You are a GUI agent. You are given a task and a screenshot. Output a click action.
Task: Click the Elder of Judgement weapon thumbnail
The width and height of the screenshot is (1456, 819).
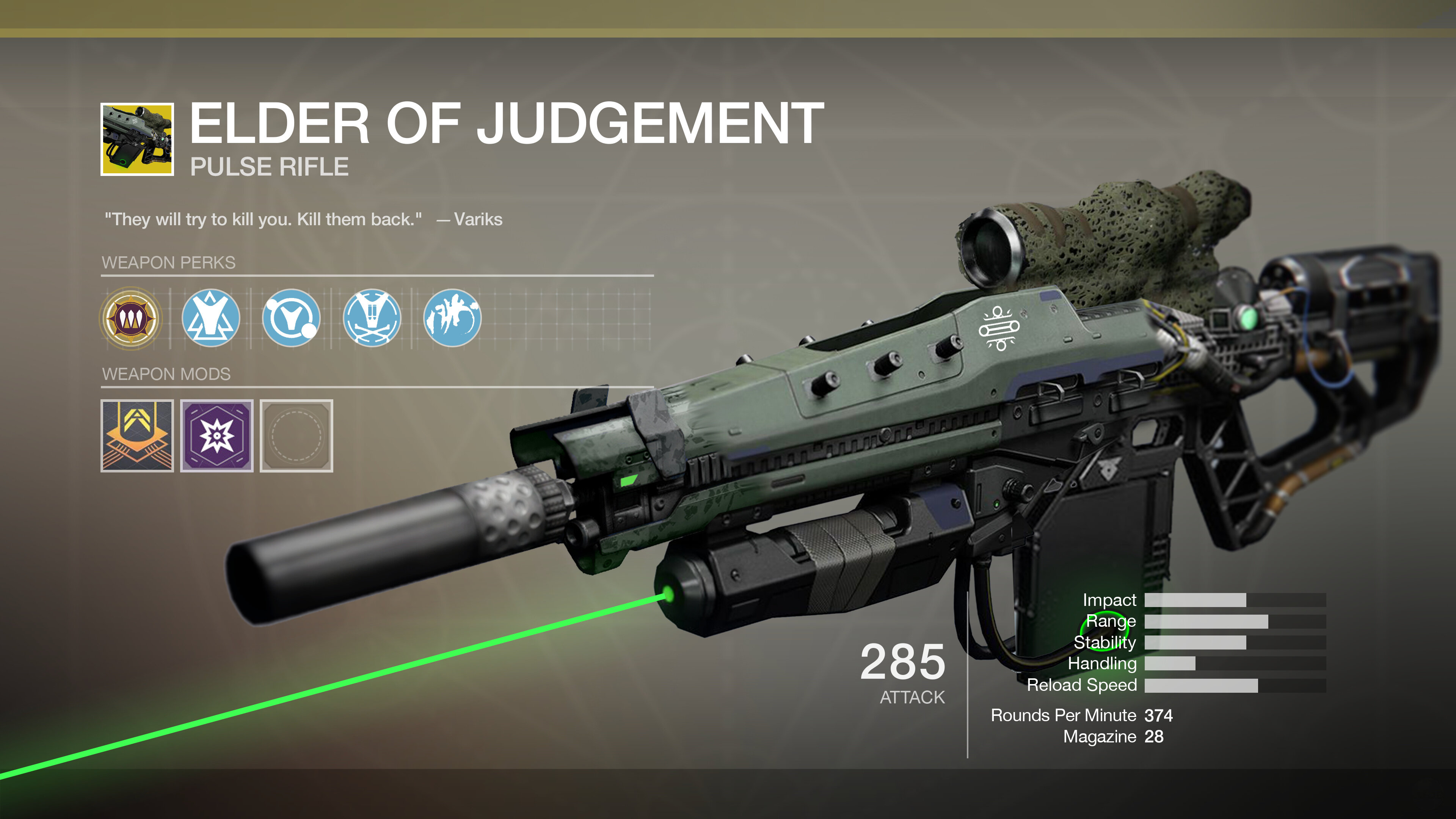(137, 140)
